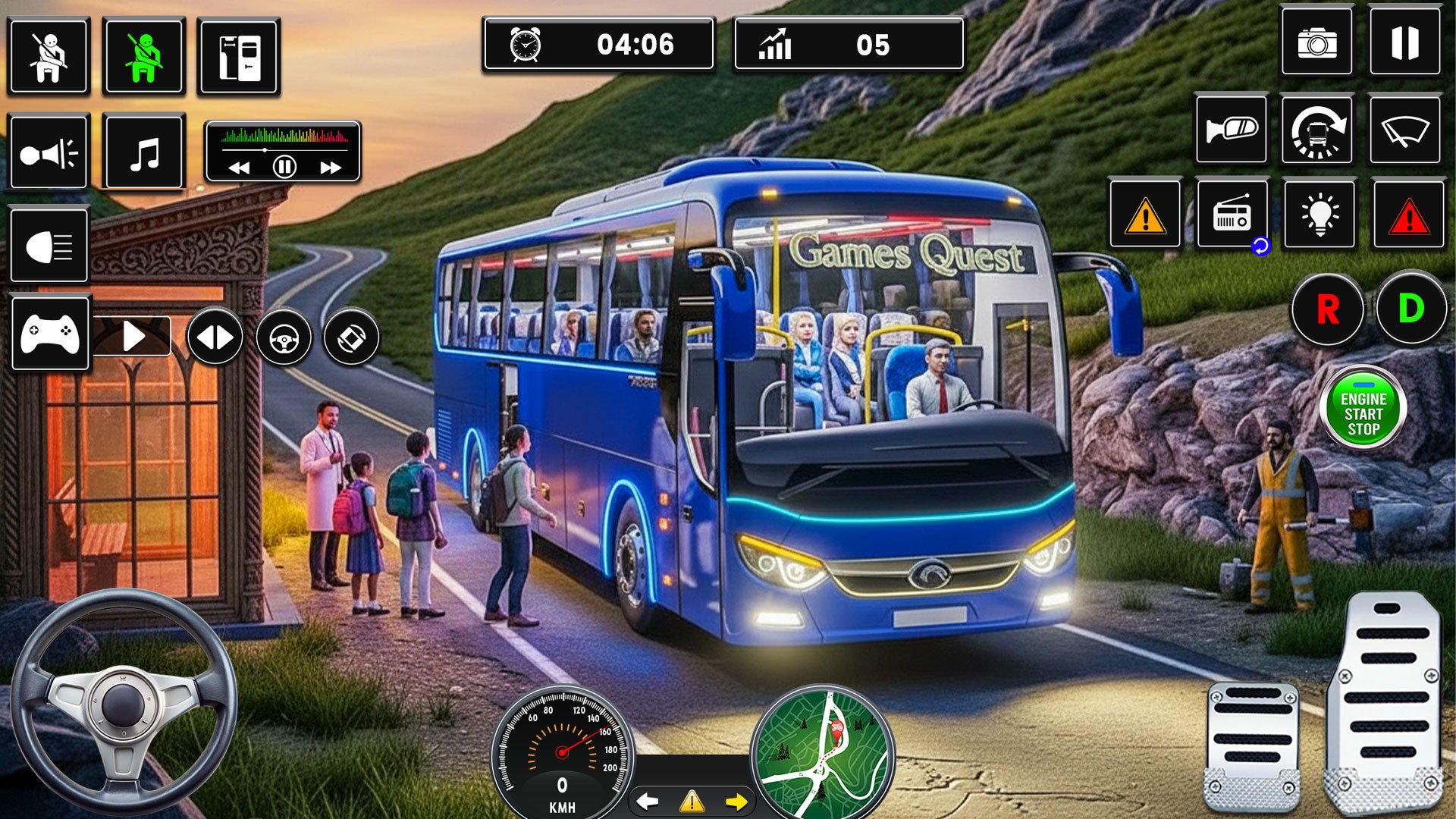Turn on the windshield wipers
Viewport: 1456px width, 819px height.
[1404, 130]
